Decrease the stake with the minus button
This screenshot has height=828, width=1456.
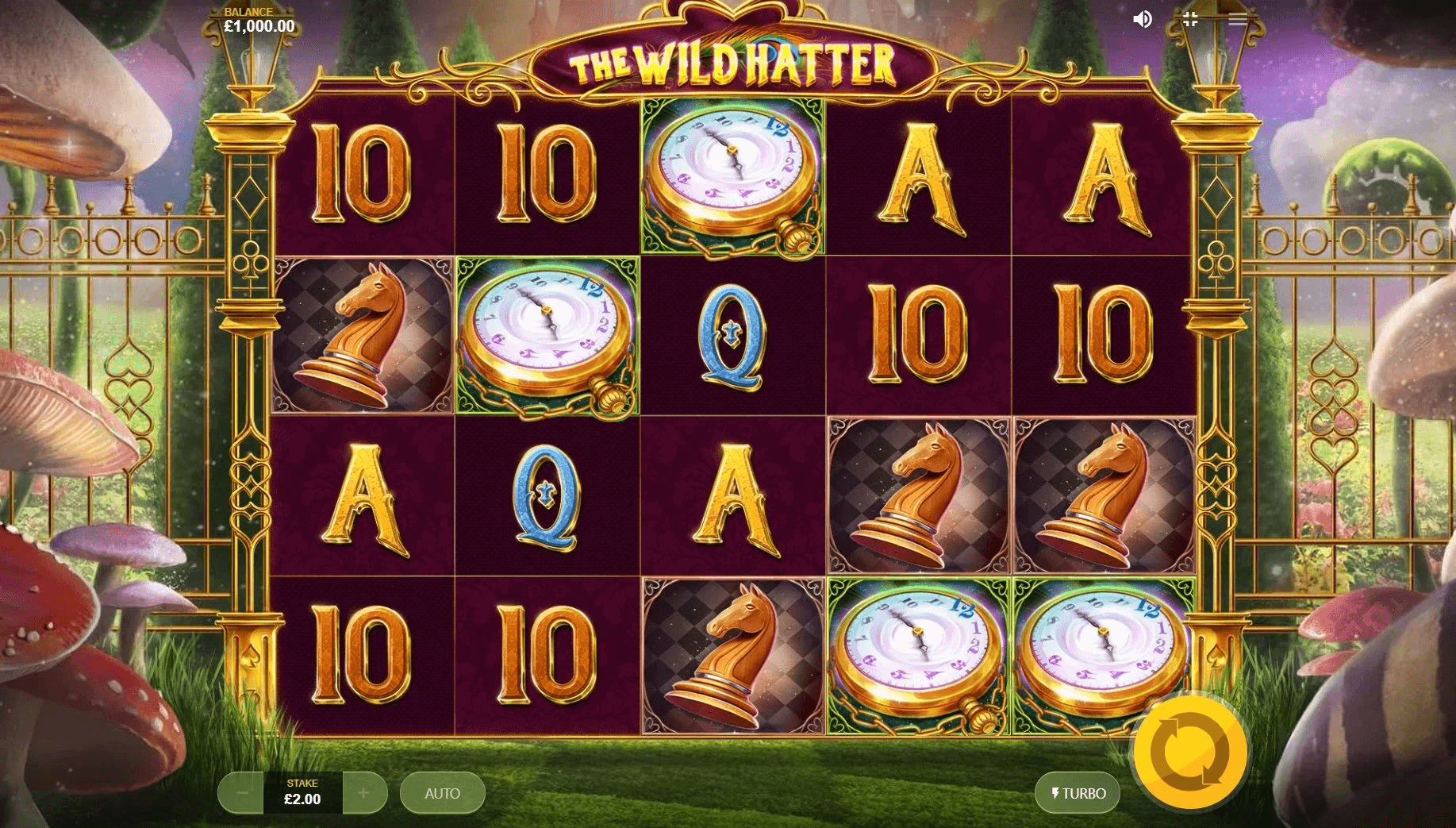242,793
